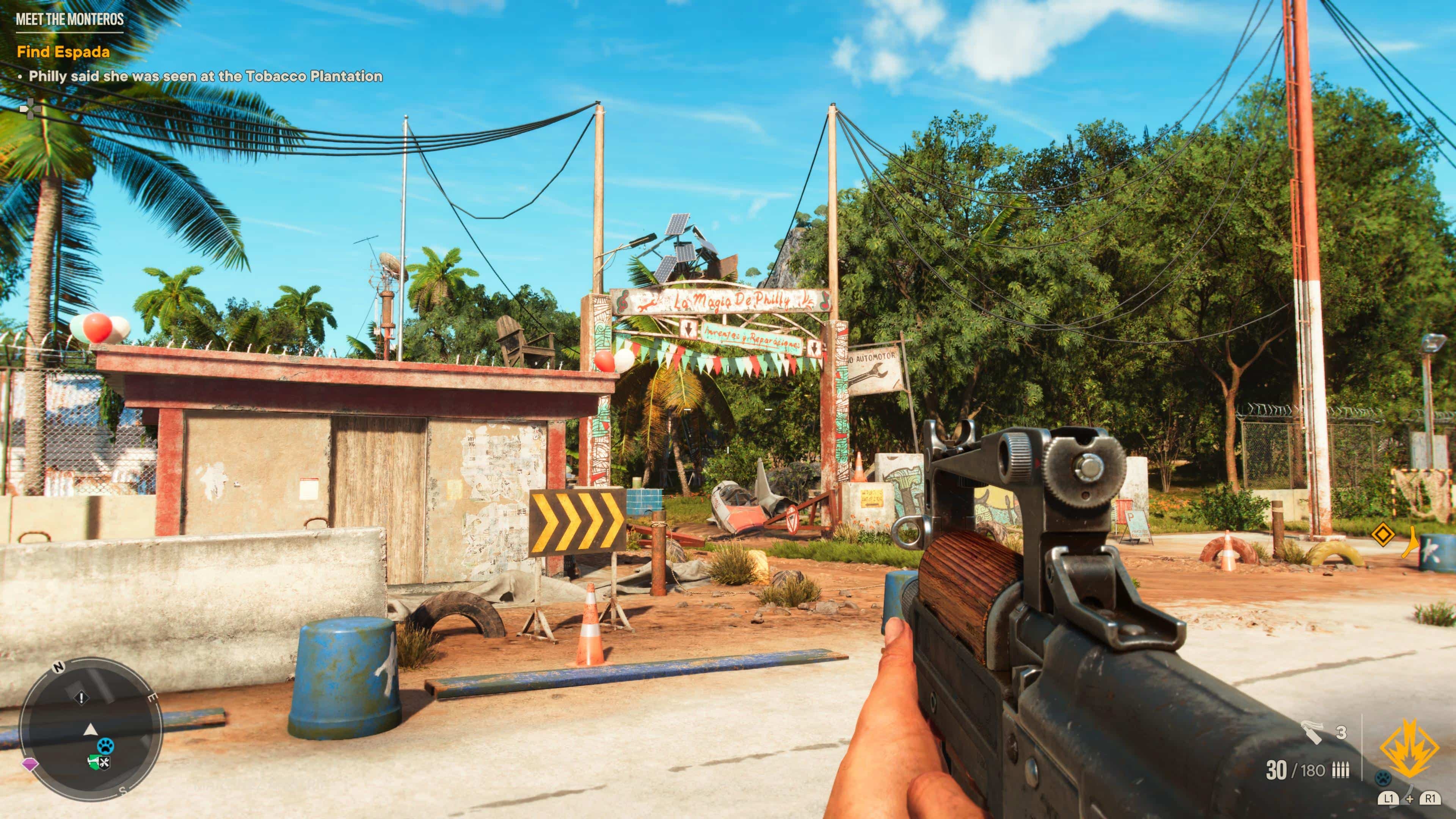This screenshot has width=1456, height=819.
Task: Click the Find Espada objective tracker
Action: (63, 52)
